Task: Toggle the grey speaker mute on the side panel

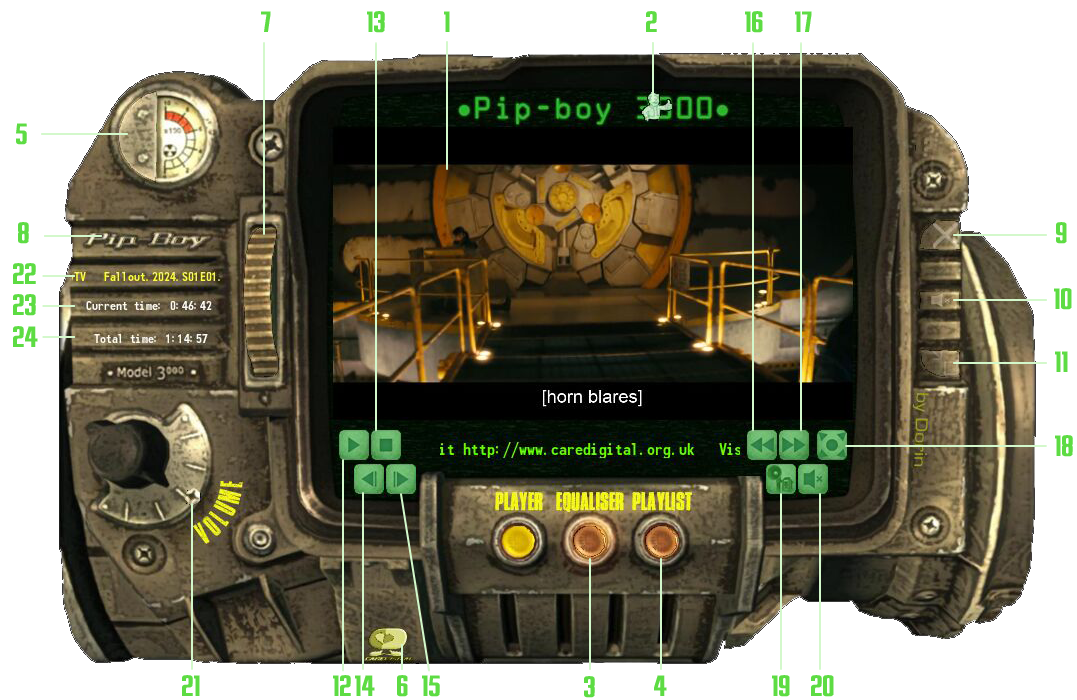Action: (943, 299)
